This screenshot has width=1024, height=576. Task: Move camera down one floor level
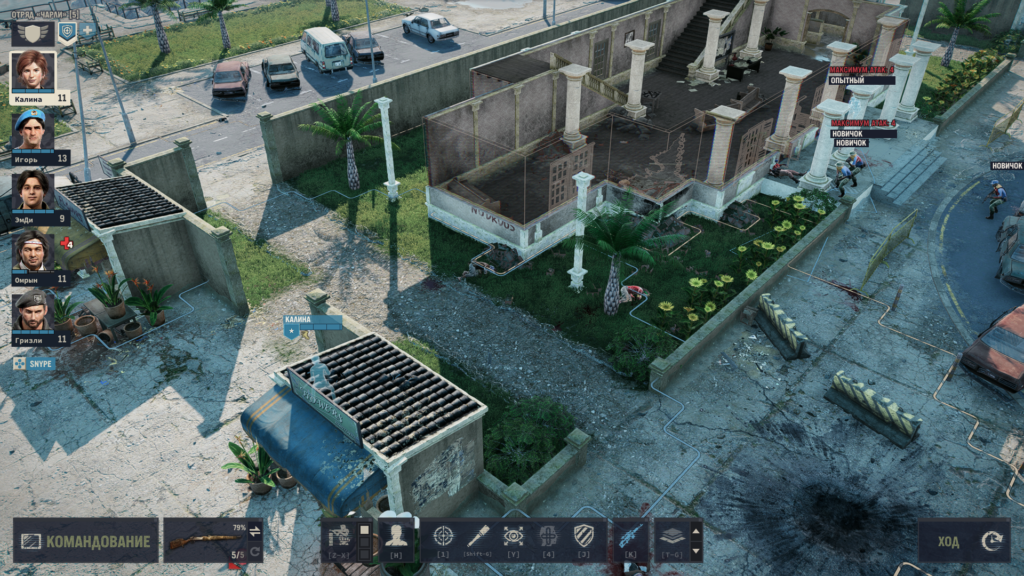tap(696, 551)
